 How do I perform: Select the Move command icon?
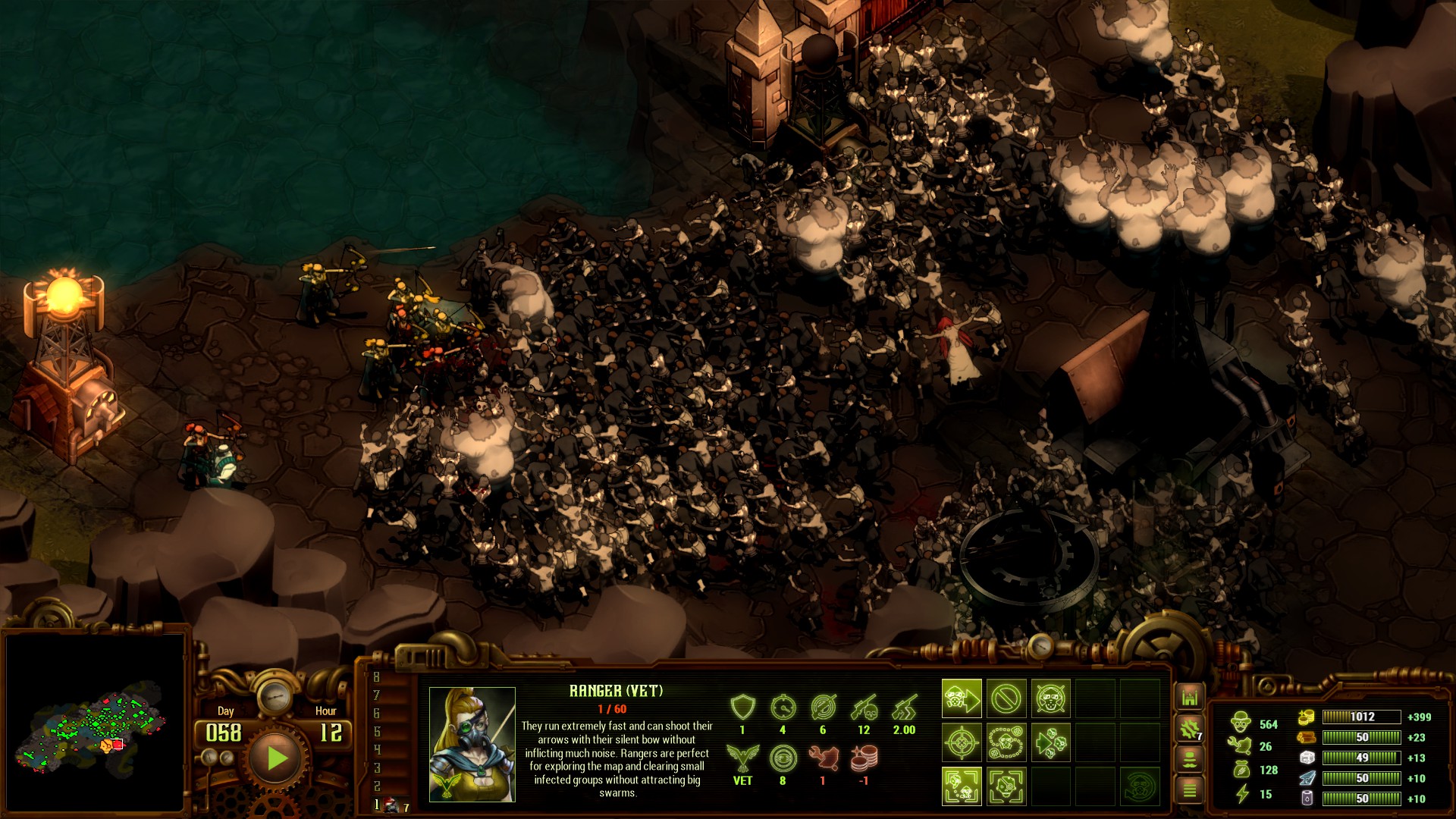coord(962,698)
